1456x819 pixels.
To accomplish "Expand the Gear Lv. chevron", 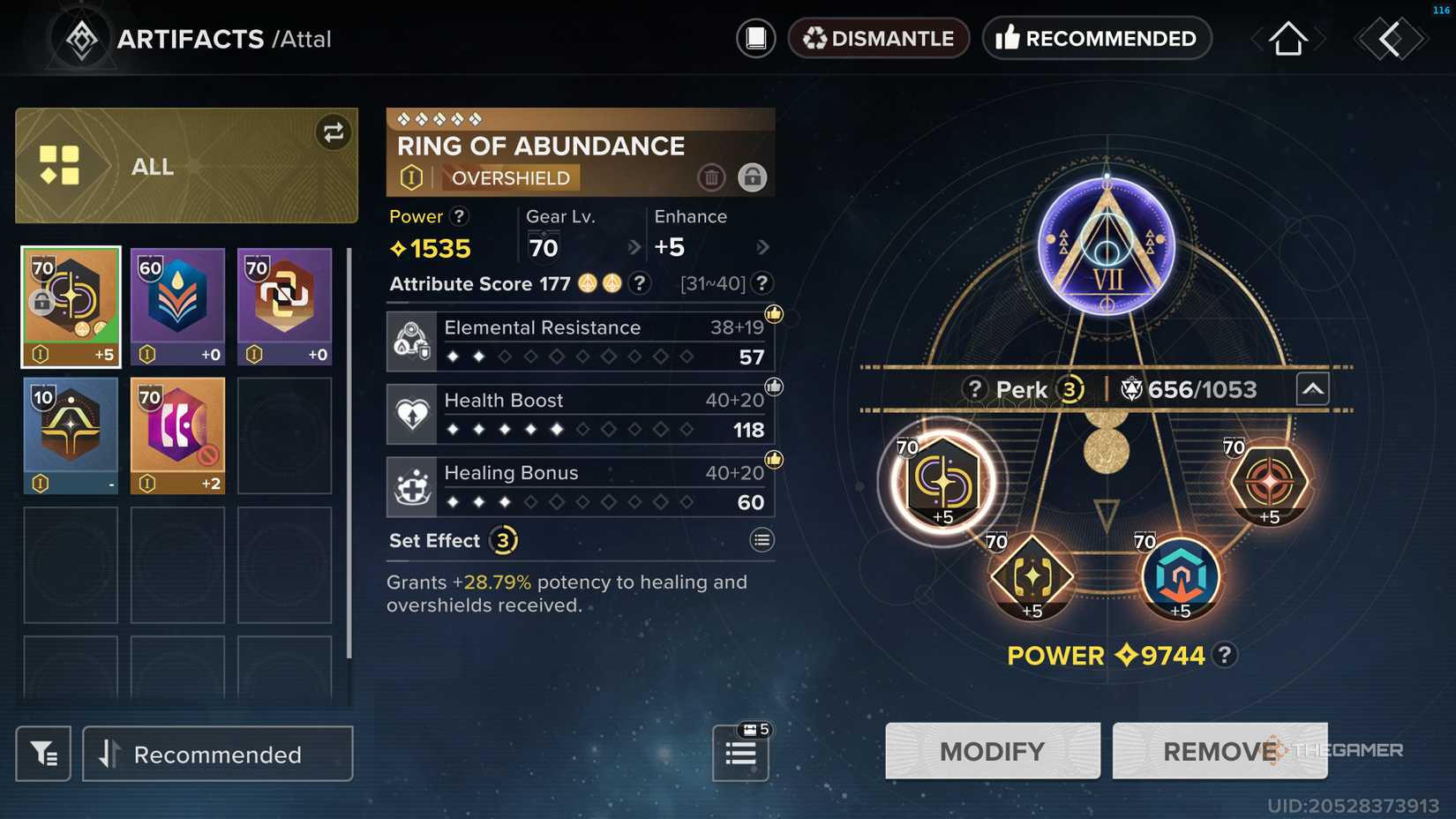I will point(634,248).
